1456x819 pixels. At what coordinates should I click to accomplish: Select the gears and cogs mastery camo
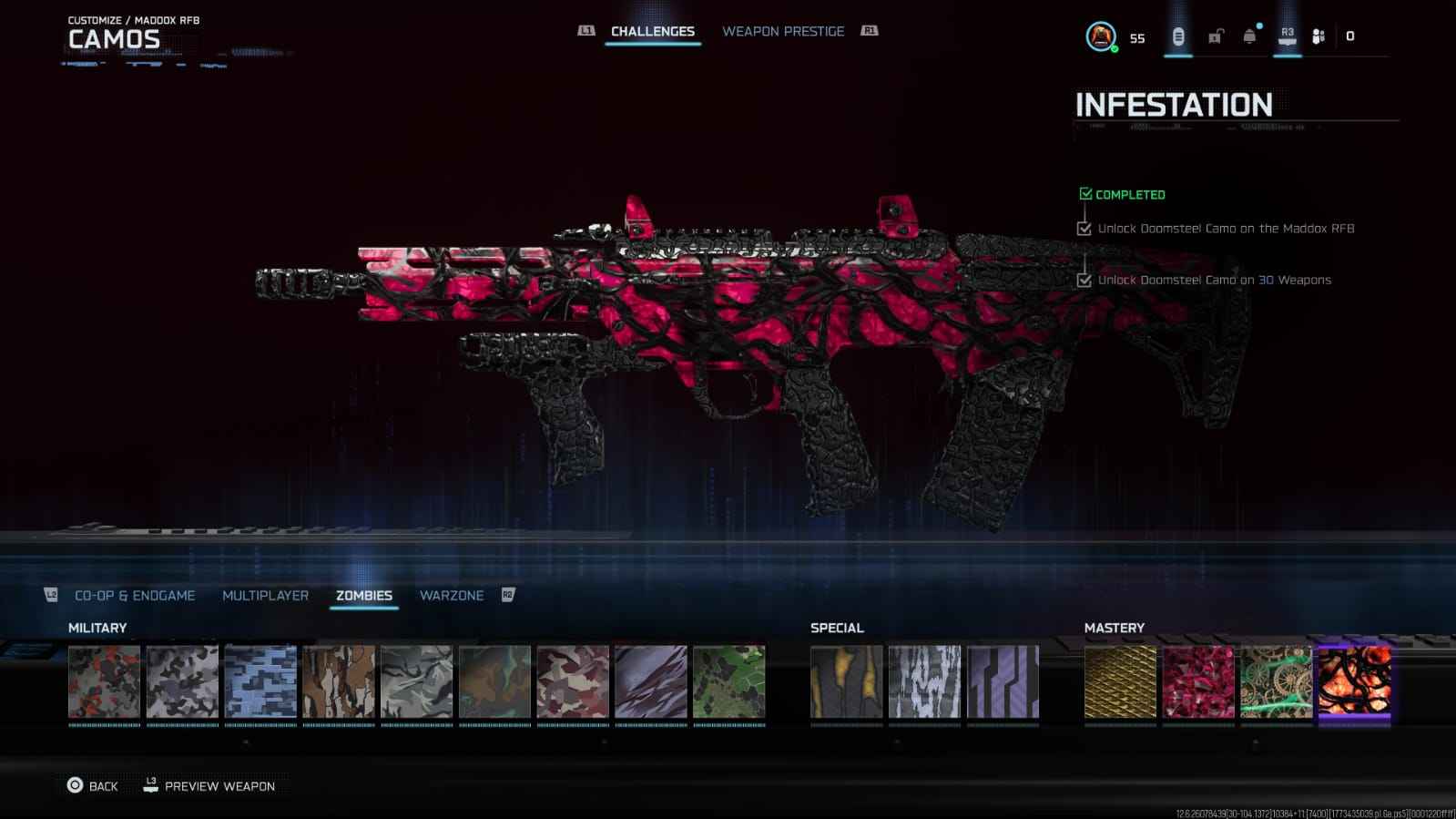(1277, 682)
